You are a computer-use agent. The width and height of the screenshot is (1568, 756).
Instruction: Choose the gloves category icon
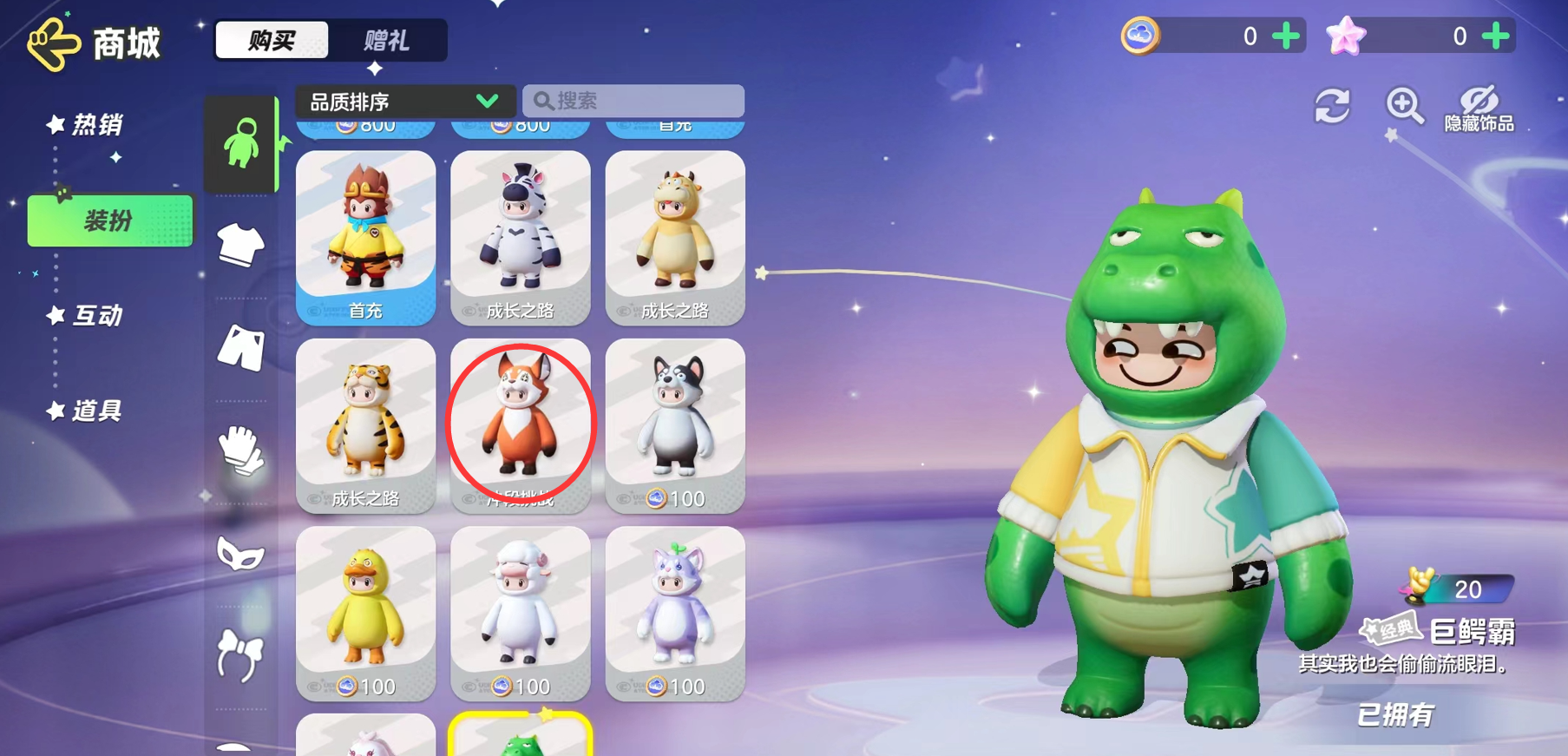(x=240, y=450)
